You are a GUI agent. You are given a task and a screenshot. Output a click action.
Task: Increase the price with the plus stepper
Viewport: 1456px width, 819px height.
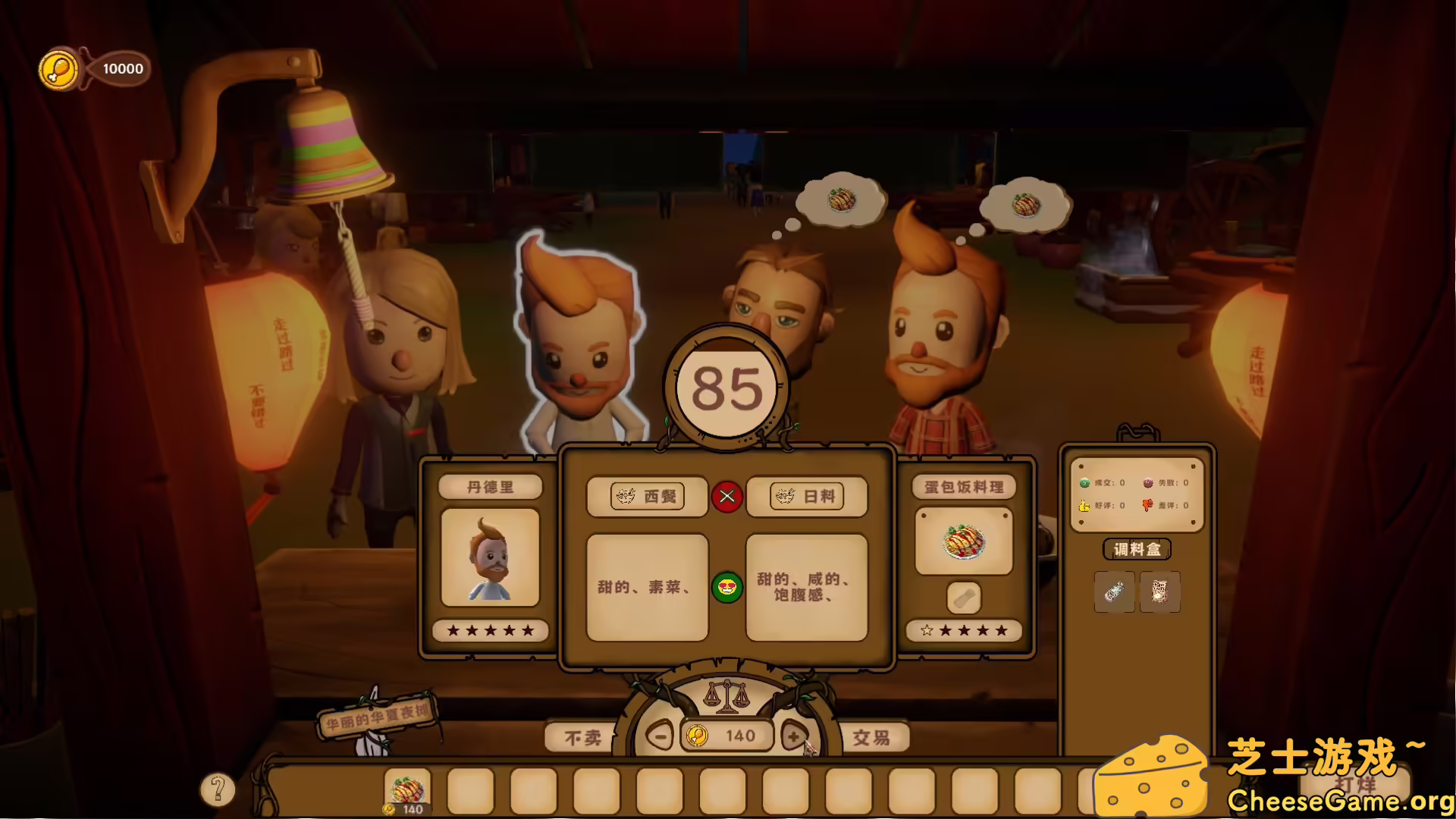793,736
